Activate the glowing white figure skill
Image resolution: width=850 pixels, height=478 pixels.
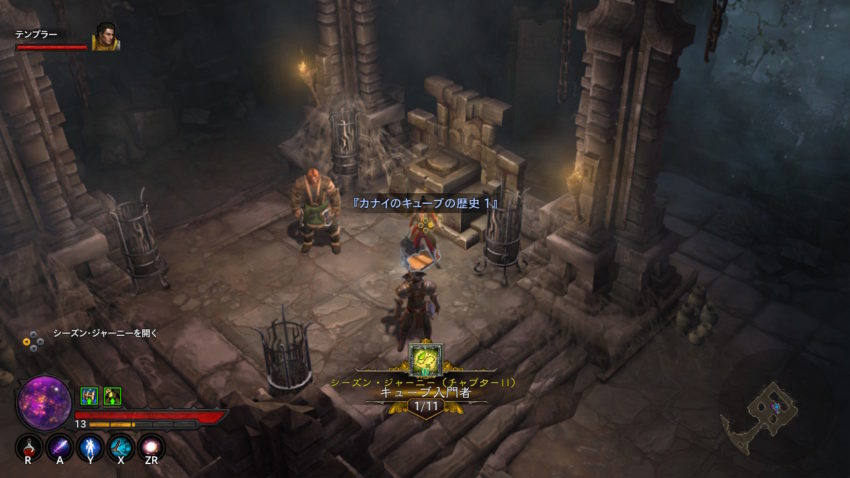pyautogui.click(x=90, y=447)
